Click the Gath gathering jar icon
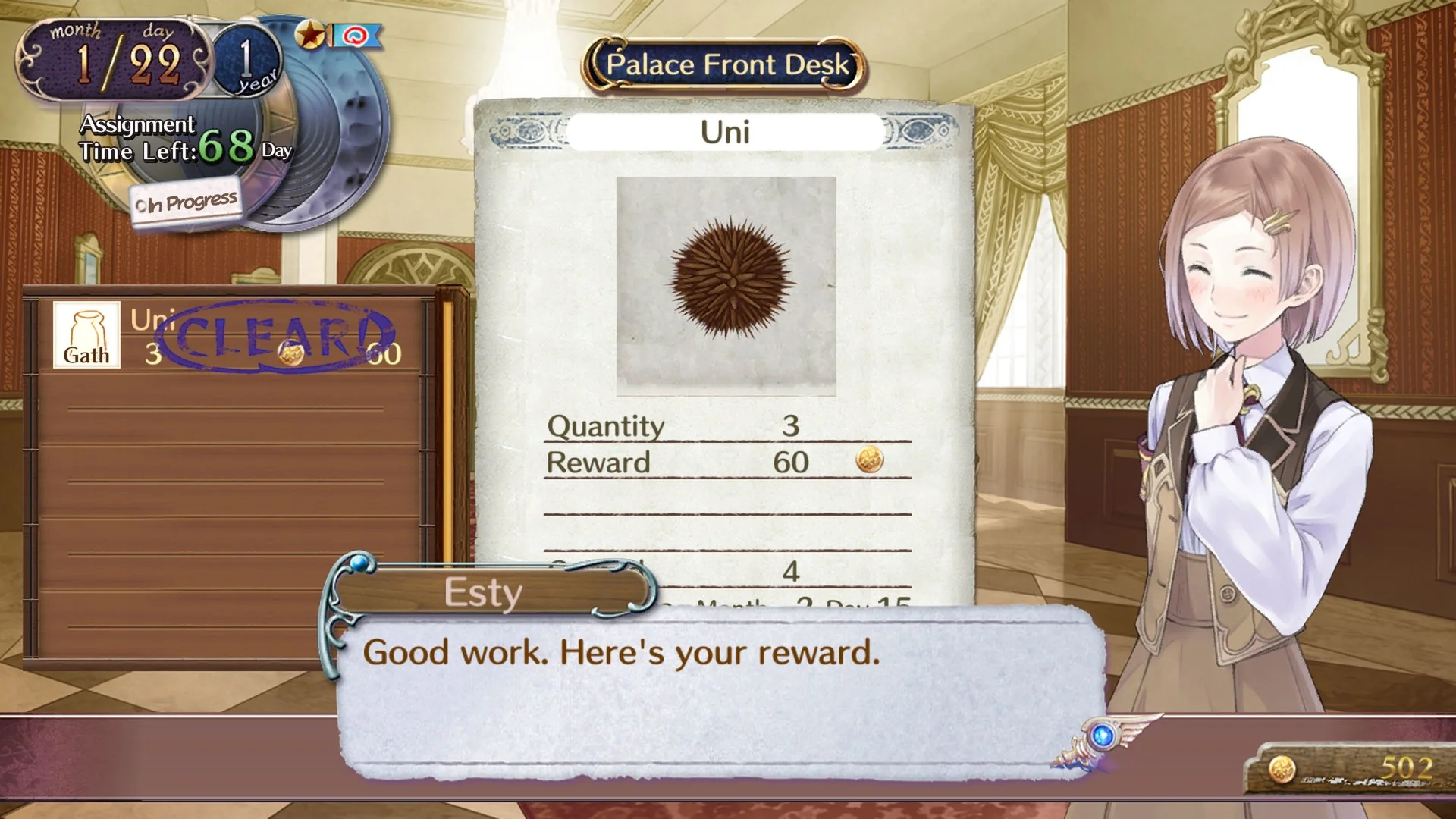The height and width of the screenshot is (819, 1456). pos(86,334)
